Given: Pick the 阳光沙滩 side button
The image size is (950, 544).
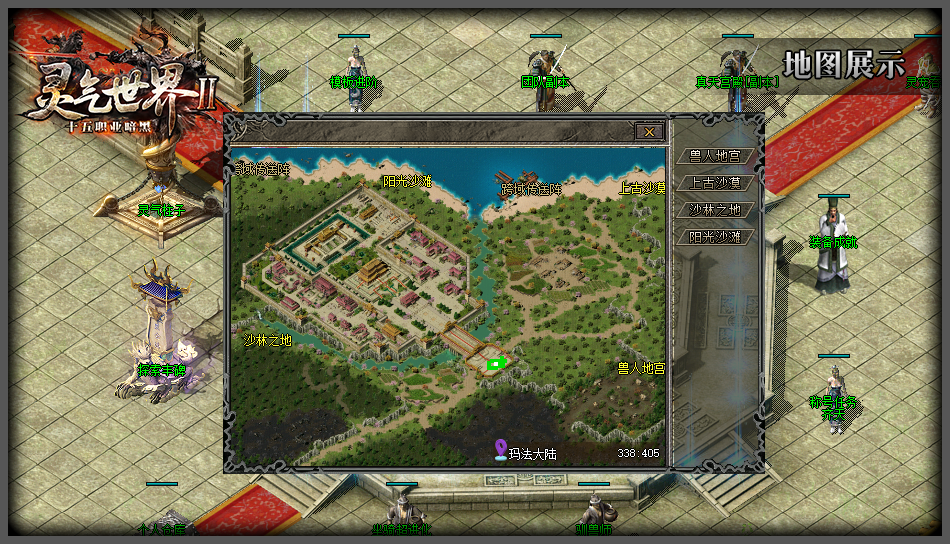Looking at the screenshot, I should click(x=715, y=237).
